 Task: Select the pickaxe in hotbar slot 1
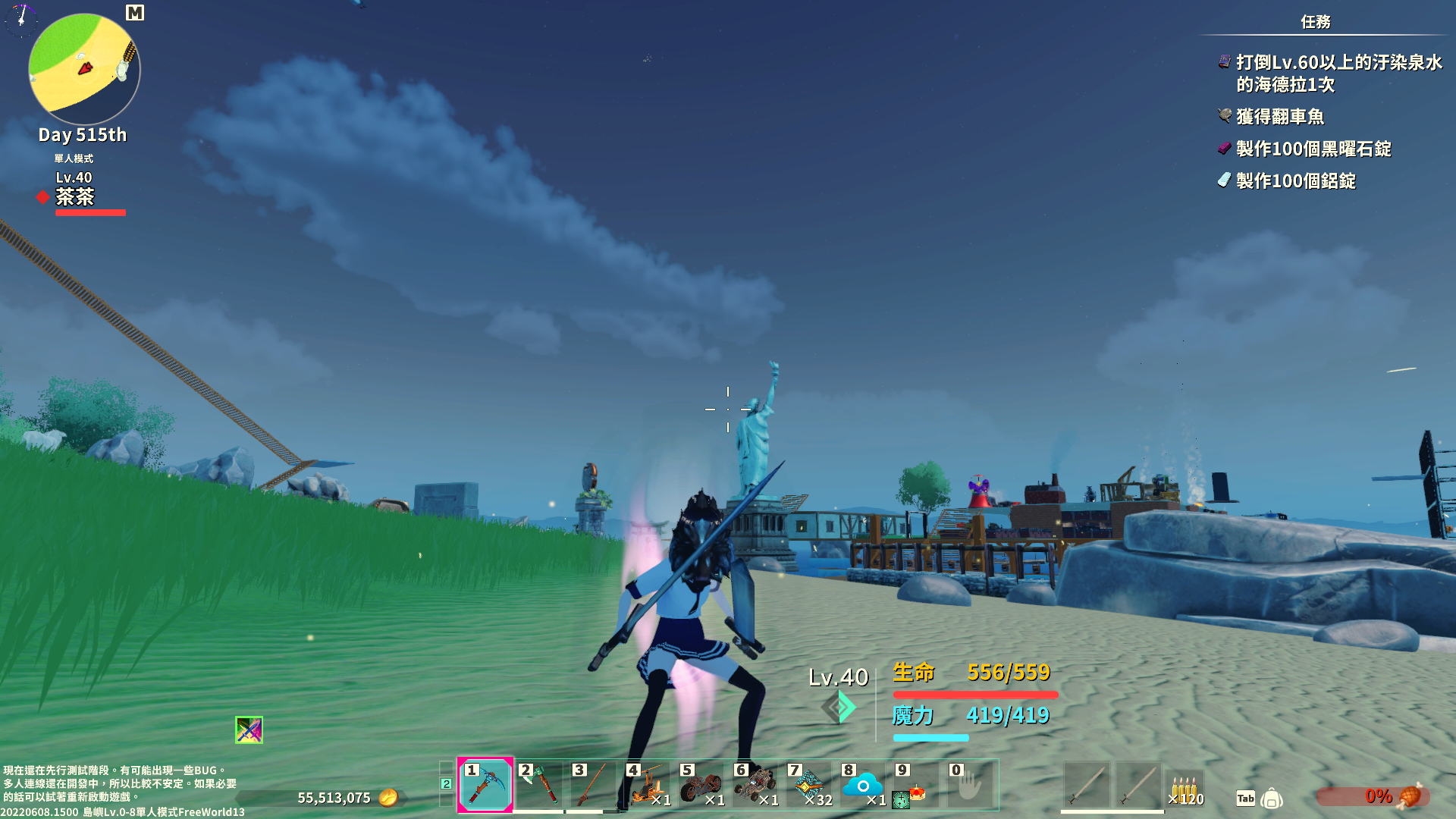[485, 786]
